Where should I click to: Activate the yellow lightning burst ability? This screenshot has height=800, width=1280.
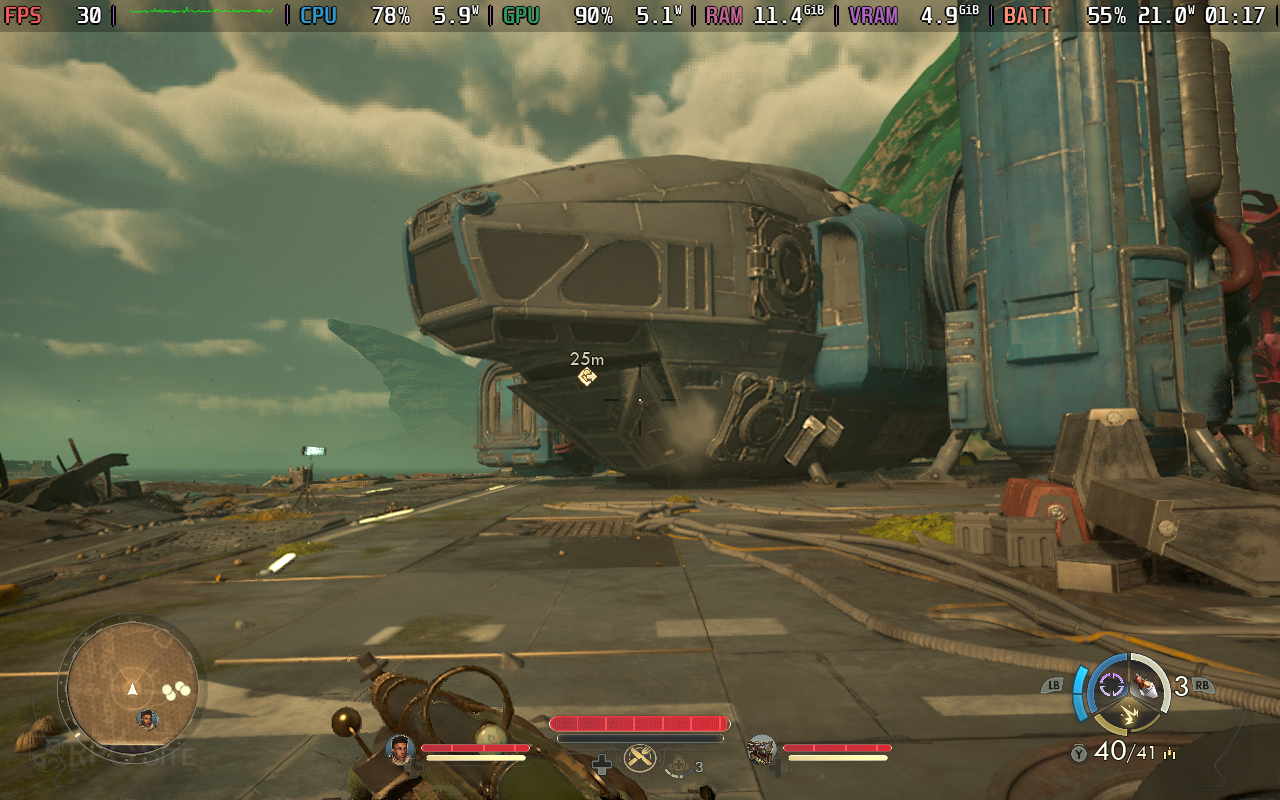click(1129, 714)
